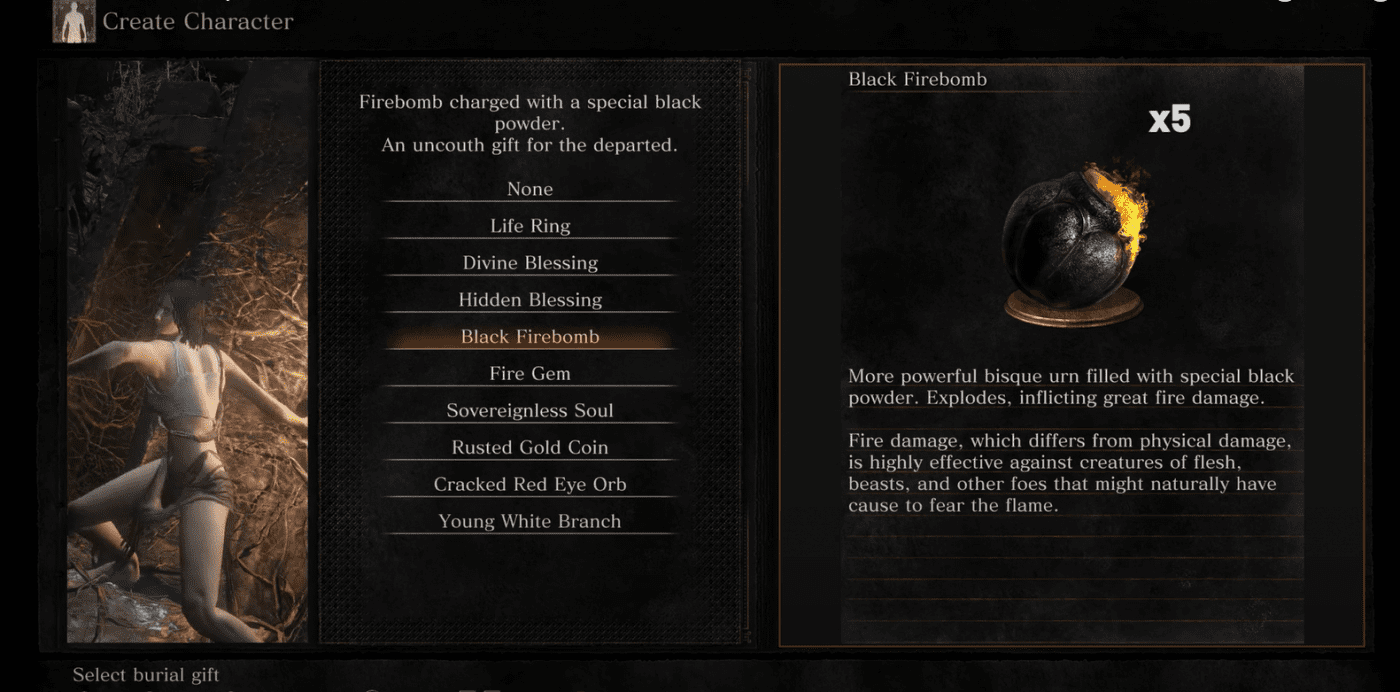
Task: Click the Create Character body icon
Action: click(74, 21)
